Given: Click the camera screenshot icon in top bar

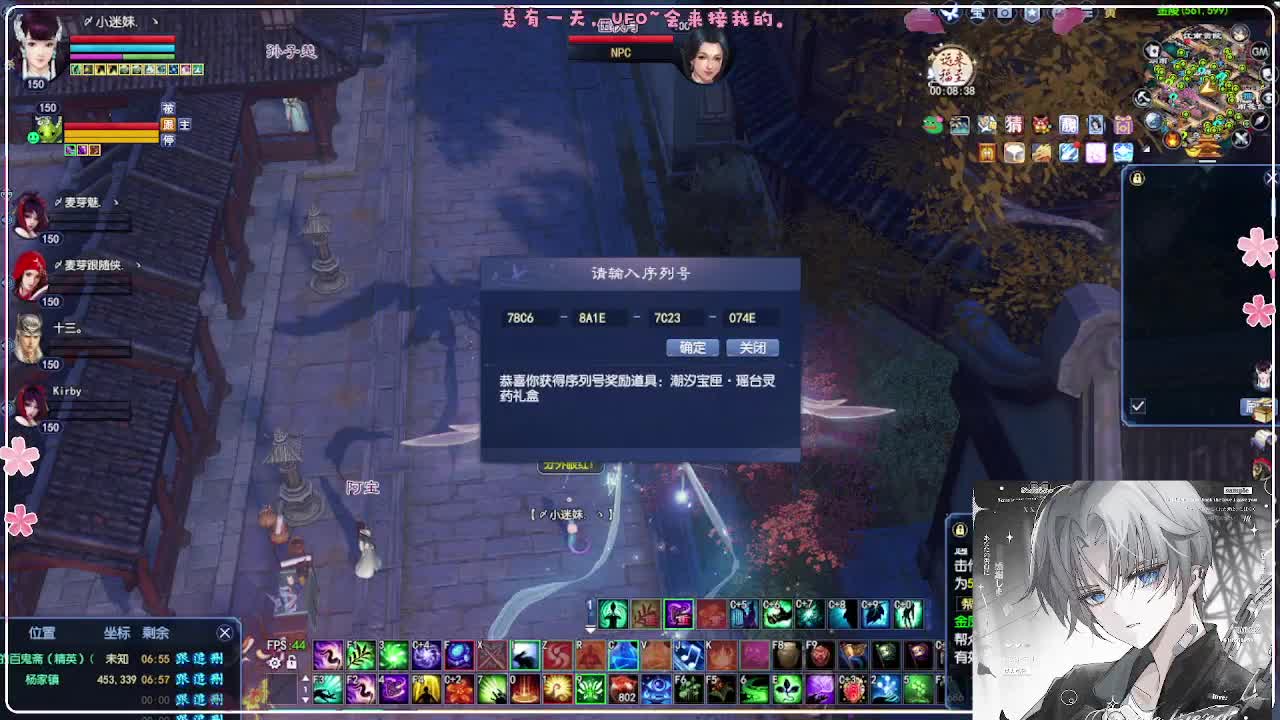Looking at the screenshot, I should [x=1003, y=13].
